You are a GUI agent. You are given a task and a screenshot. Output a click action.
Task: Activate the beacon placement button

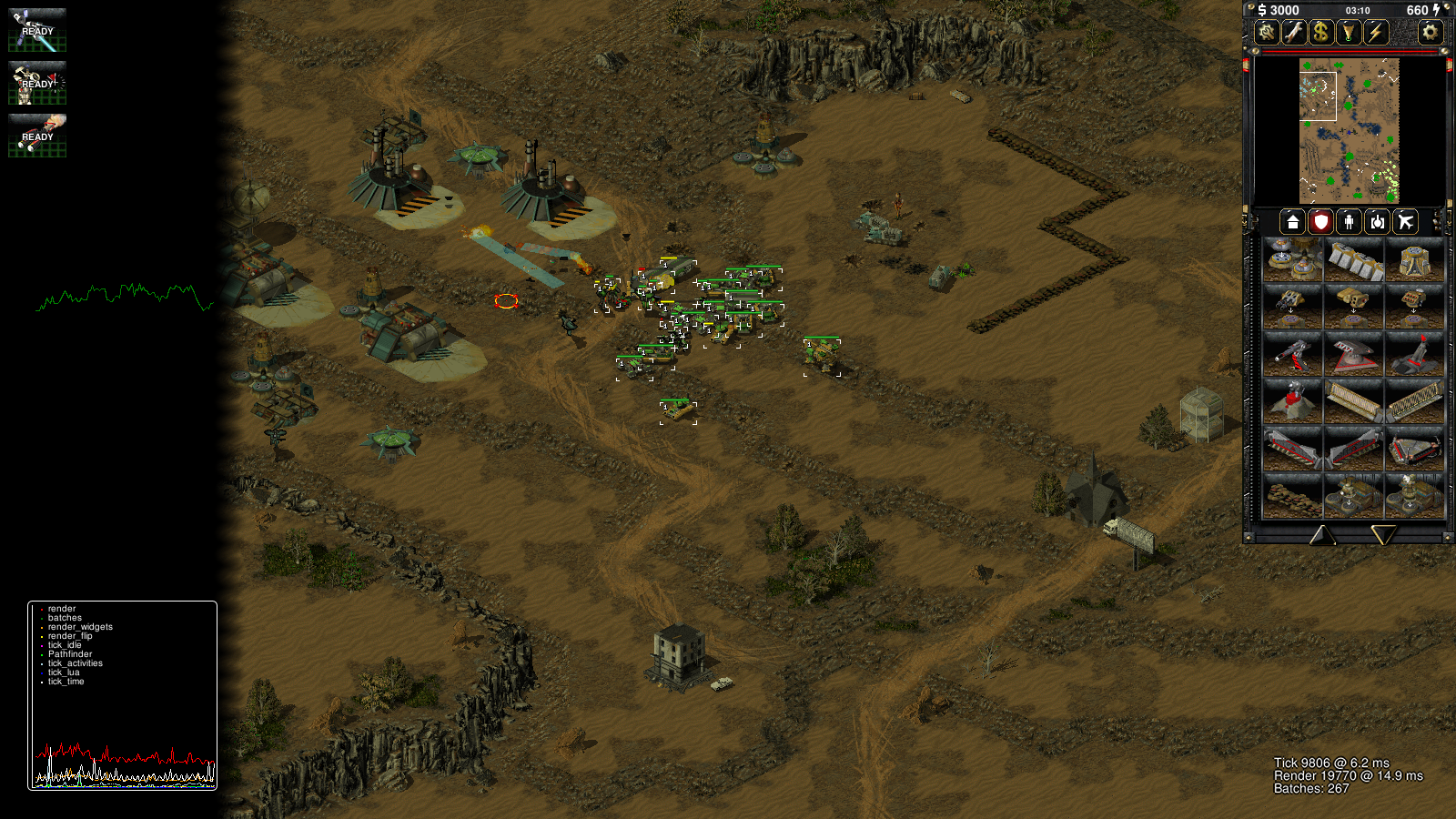click(1348, 33)
